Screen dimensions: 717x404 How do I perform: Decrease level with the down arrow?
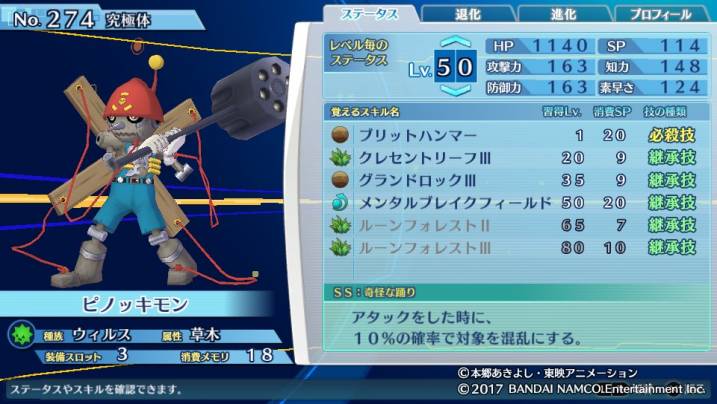pyautogui.click(x=455, y=89)
